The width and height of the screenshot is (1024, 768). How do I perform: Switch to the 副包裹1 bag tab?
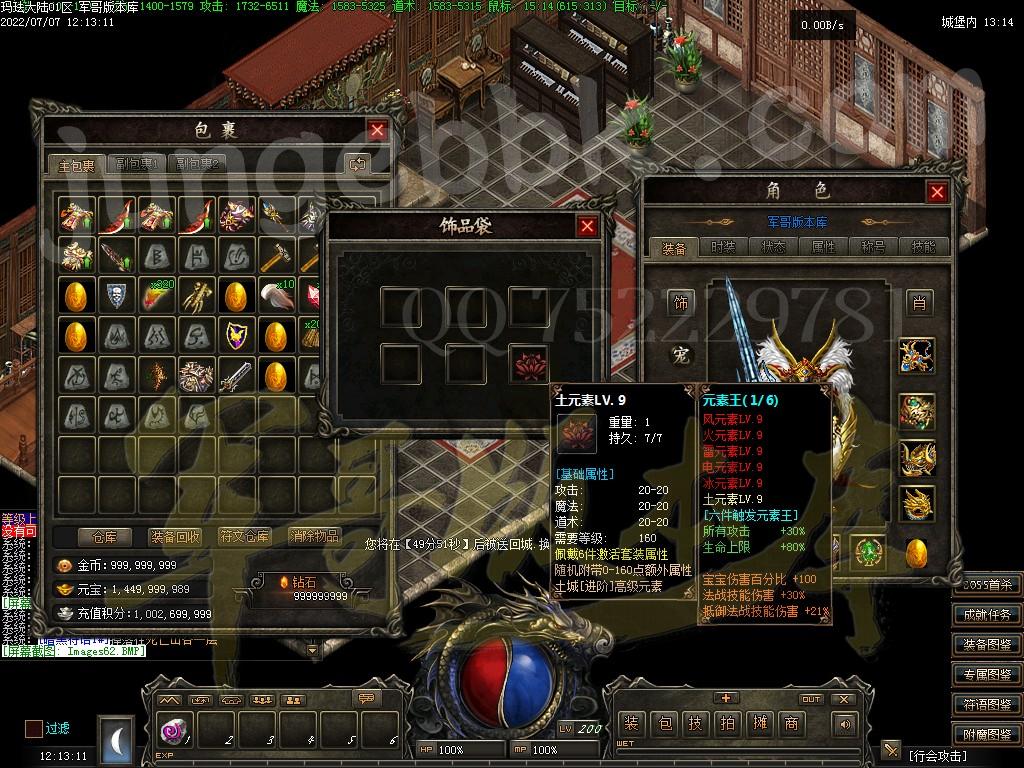[136, 164]
